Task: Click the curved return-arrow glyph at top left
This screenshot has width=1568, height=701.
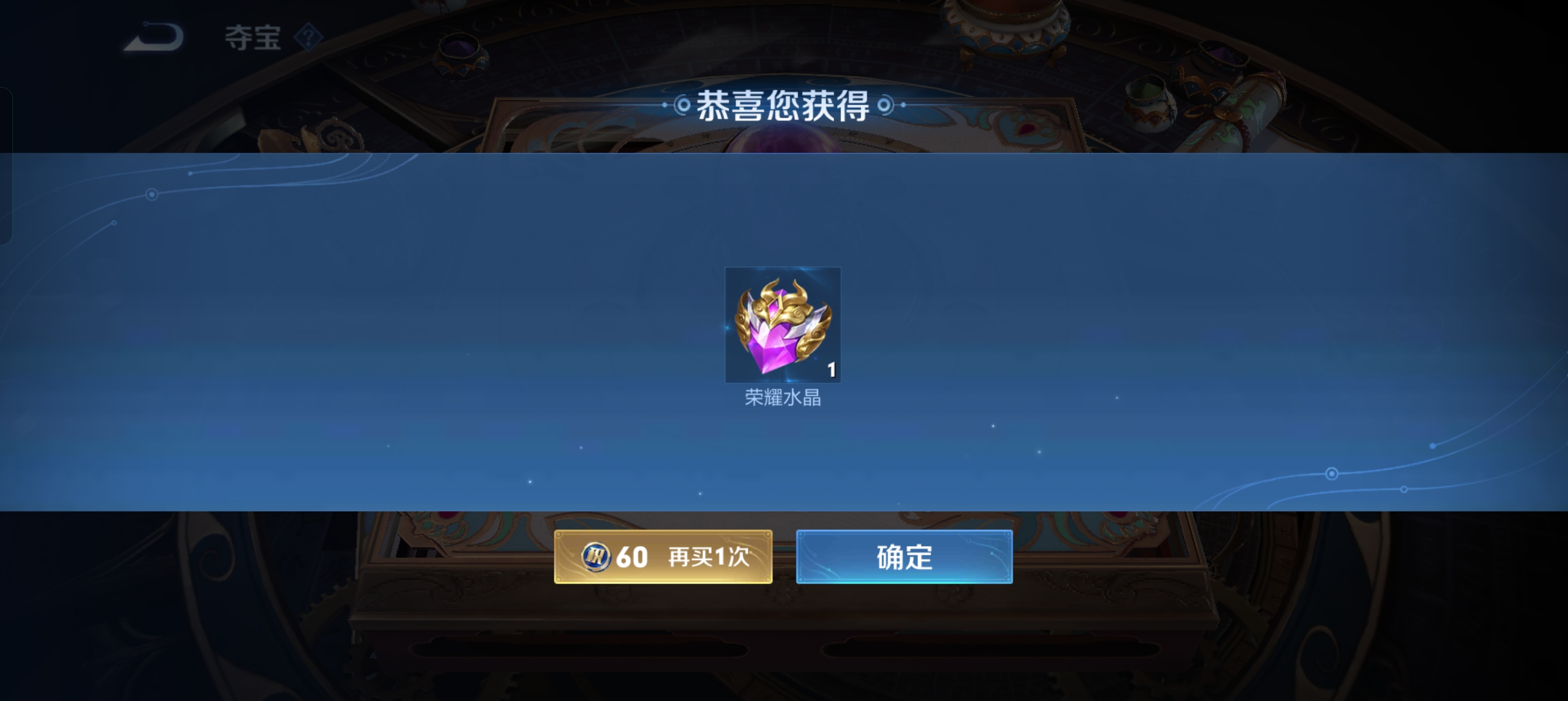Action: [153, 37]
